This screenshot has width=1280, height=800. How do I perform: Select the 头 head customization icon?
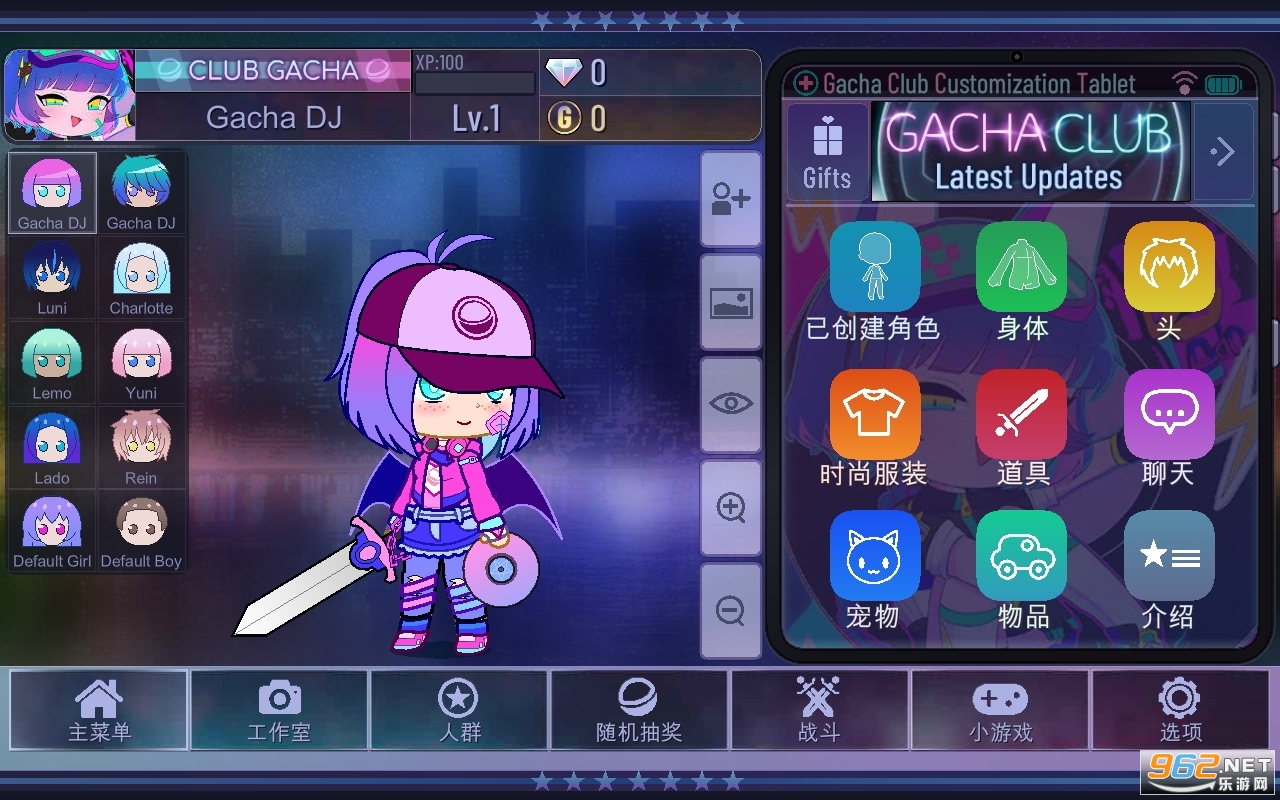click(1168, 267)
